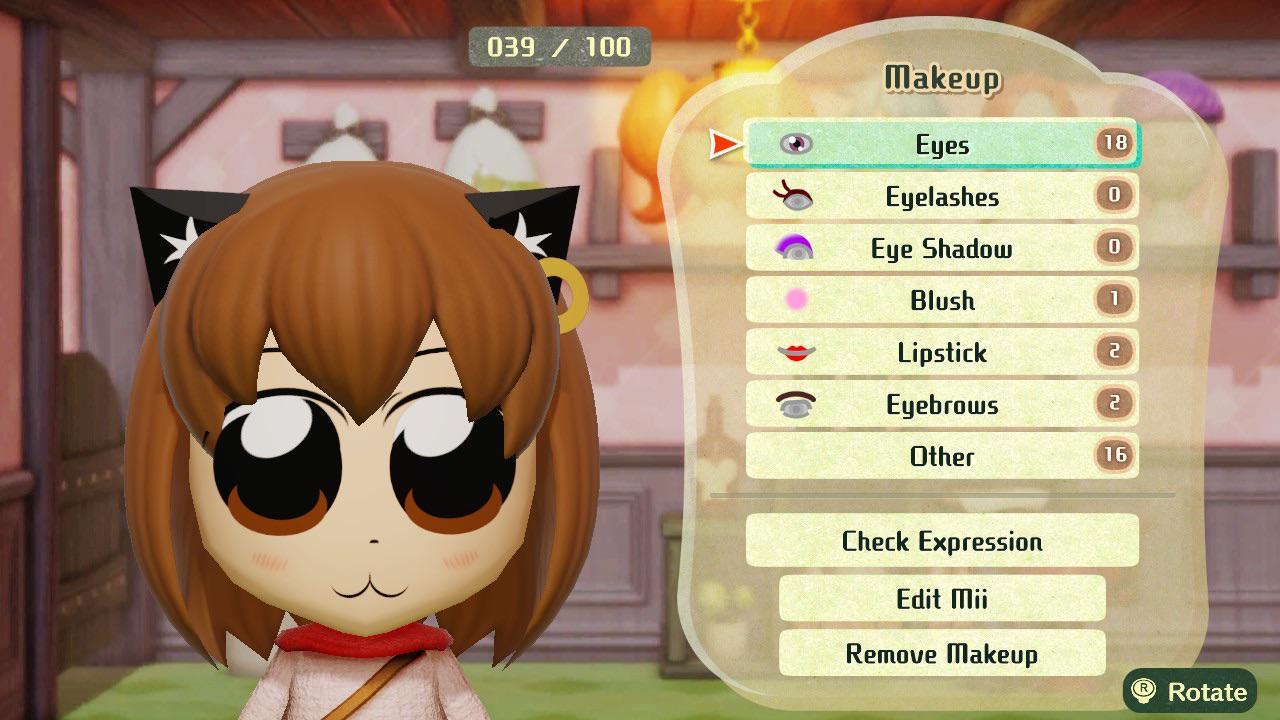The width and height of the screenshot is (1280, 720).
Task: Select the Eye Shadow menu entry
Action: coord(942,249)
